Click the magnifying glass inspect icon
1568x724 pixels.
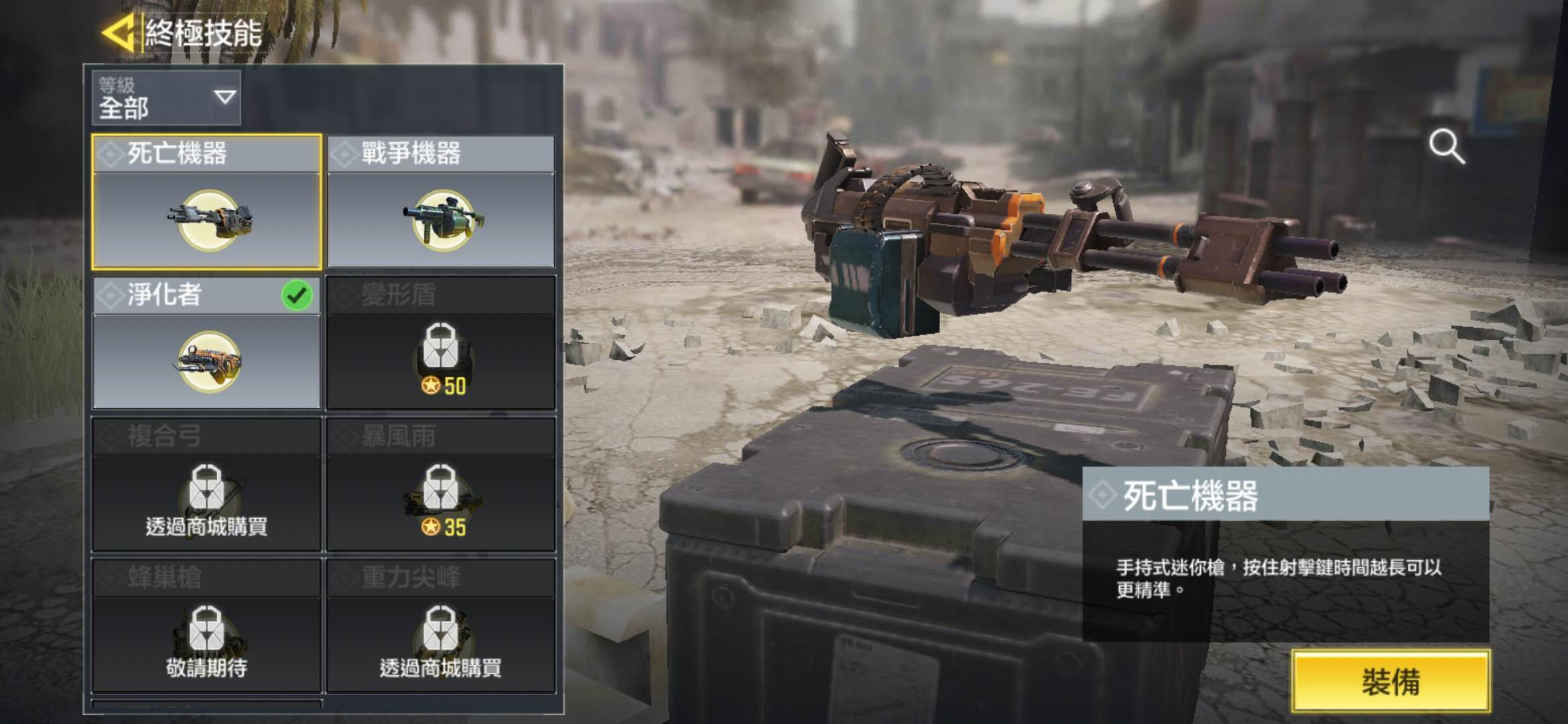pos(1446,147)
